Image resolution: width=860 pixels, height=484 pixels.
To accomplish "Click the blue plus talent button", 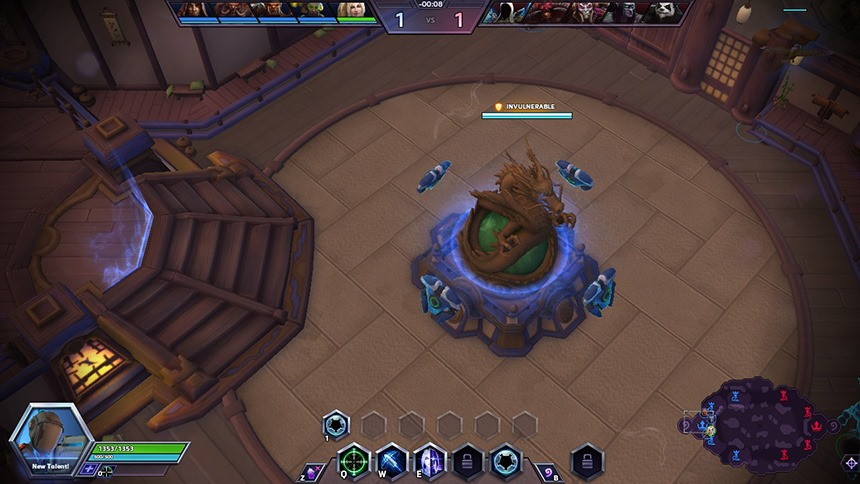I will pyautogui.click(x=90, y=469).
